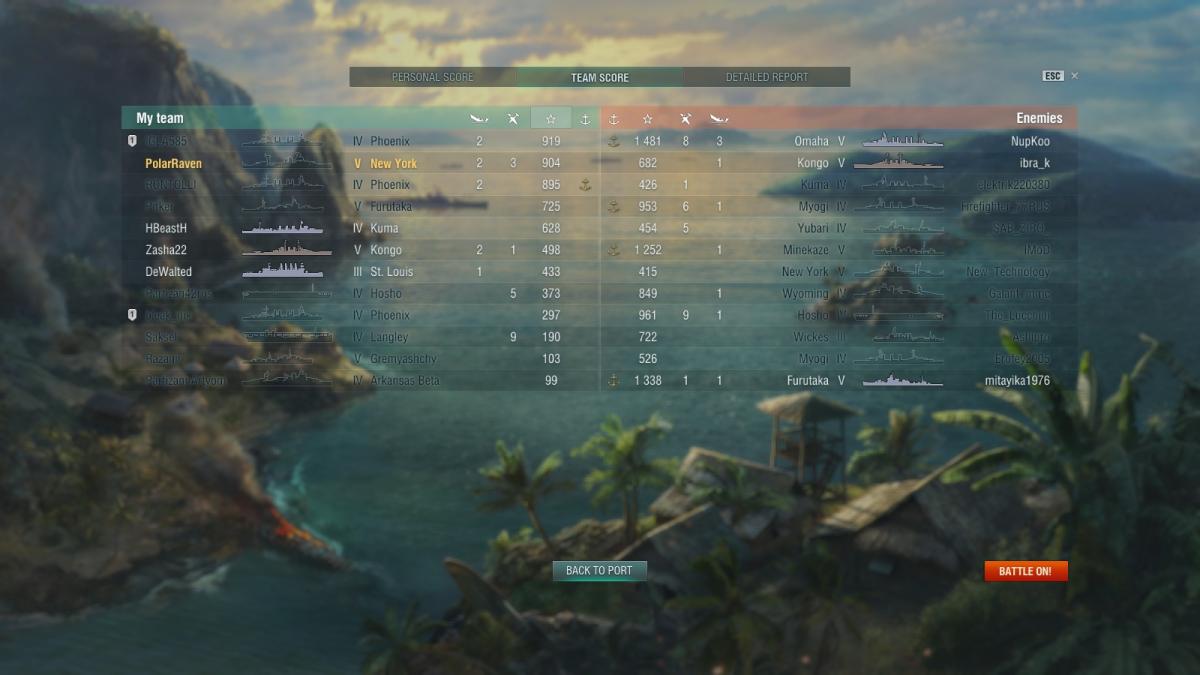Switch to the Personal Score tab
Screen dimensions: 1200x675
click(433, 77)
